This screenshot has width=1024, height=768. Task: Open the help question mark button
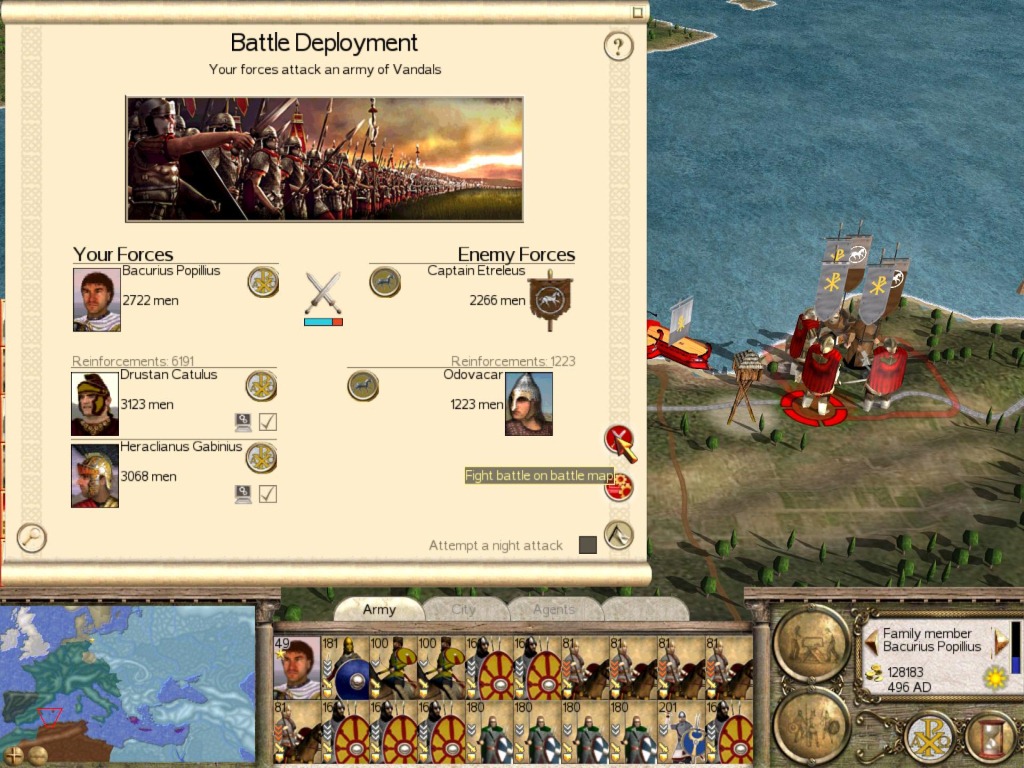click(619, 46)
